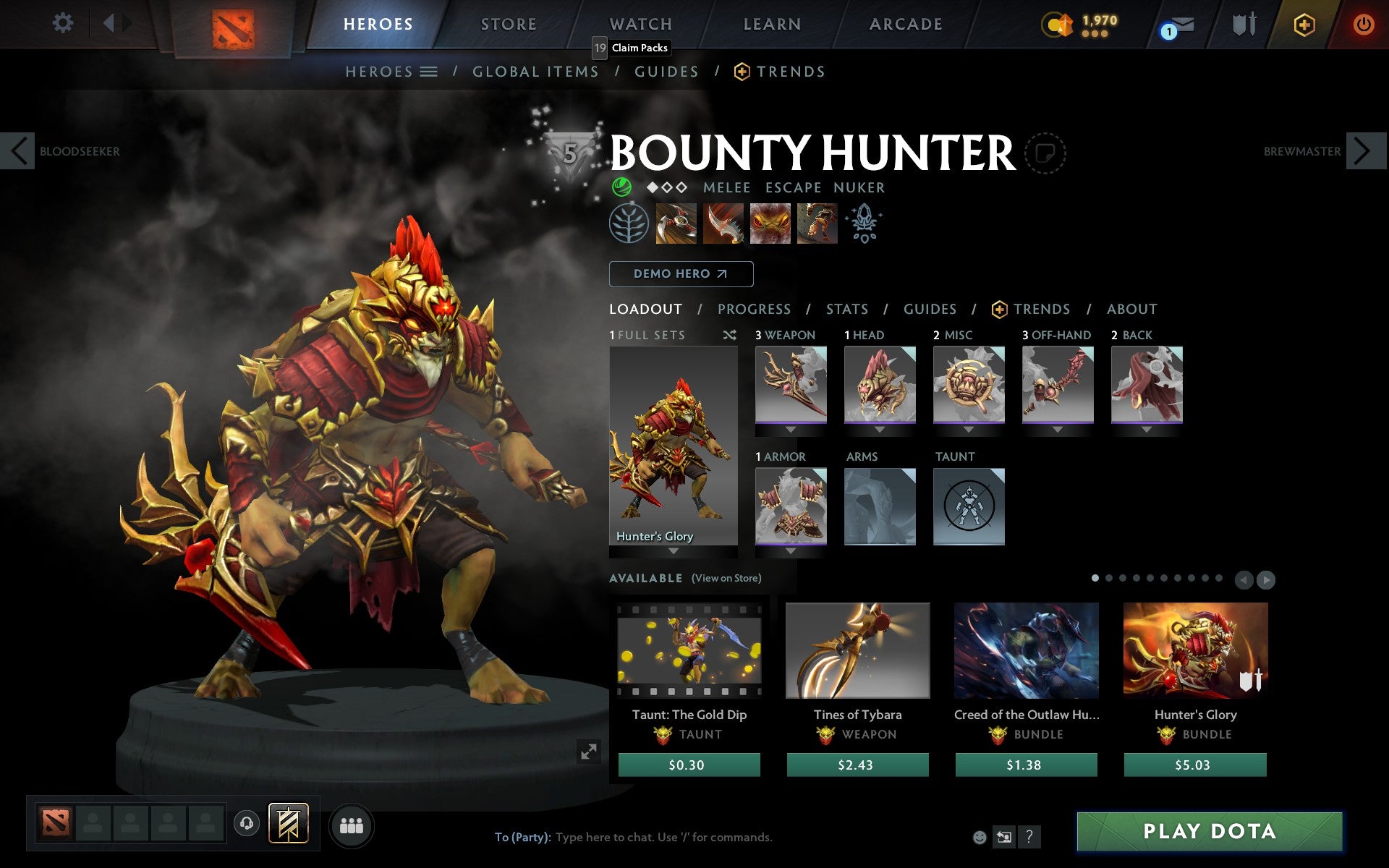Click the Dota Plus hexagon icon
The image size is (1389, 868).
click(x=1304, y=24)
